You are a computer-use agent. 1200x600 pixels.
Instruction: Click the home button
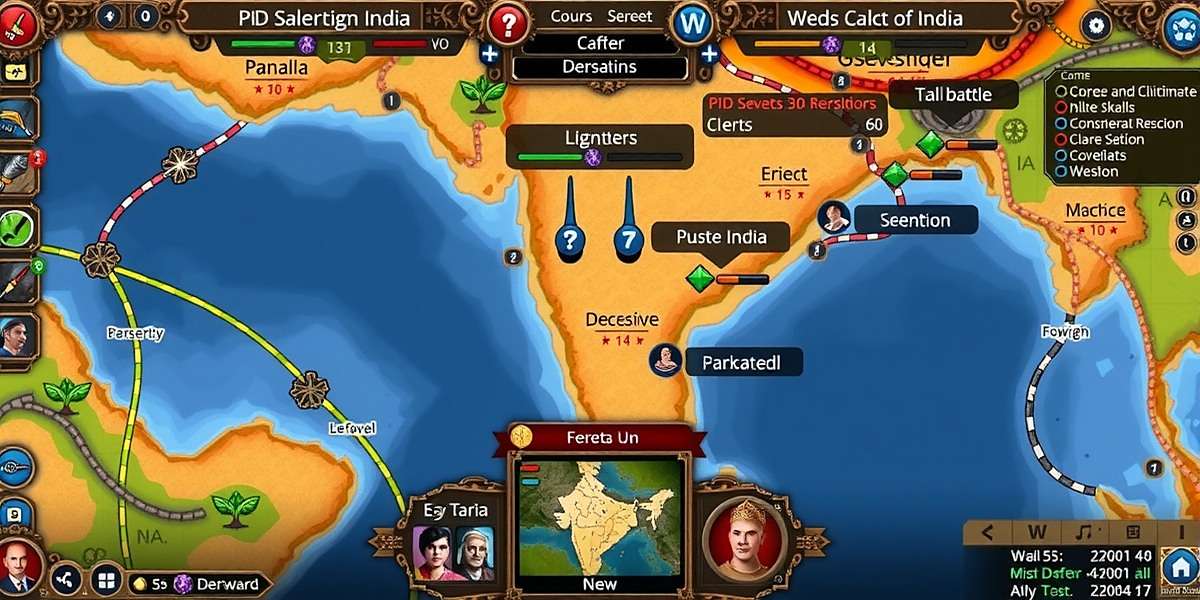pos(1182,571)
